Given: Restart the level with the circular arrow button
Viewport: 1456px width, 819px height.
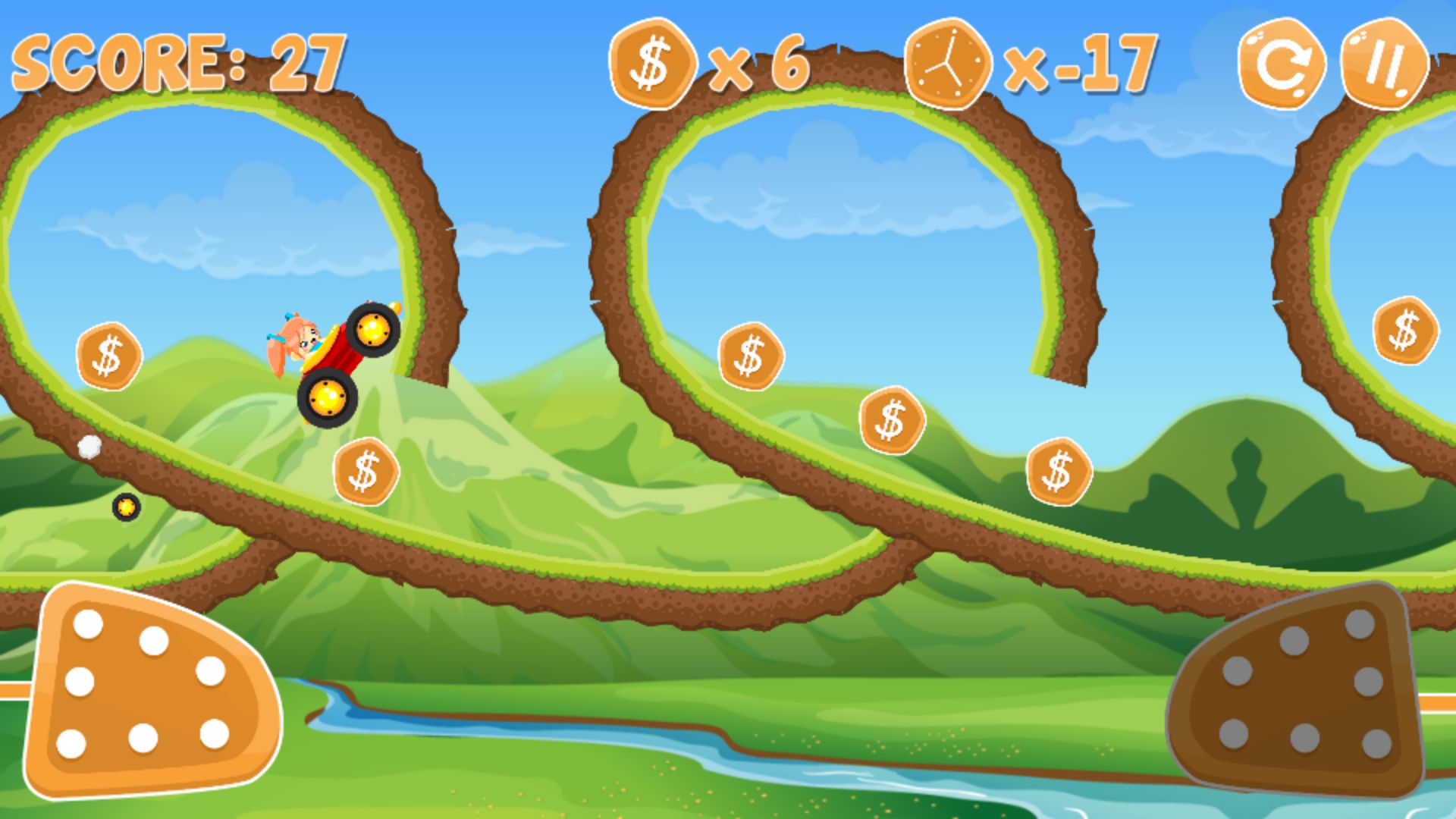Looking at the screenshot, I should click(x=1281, y=64).
